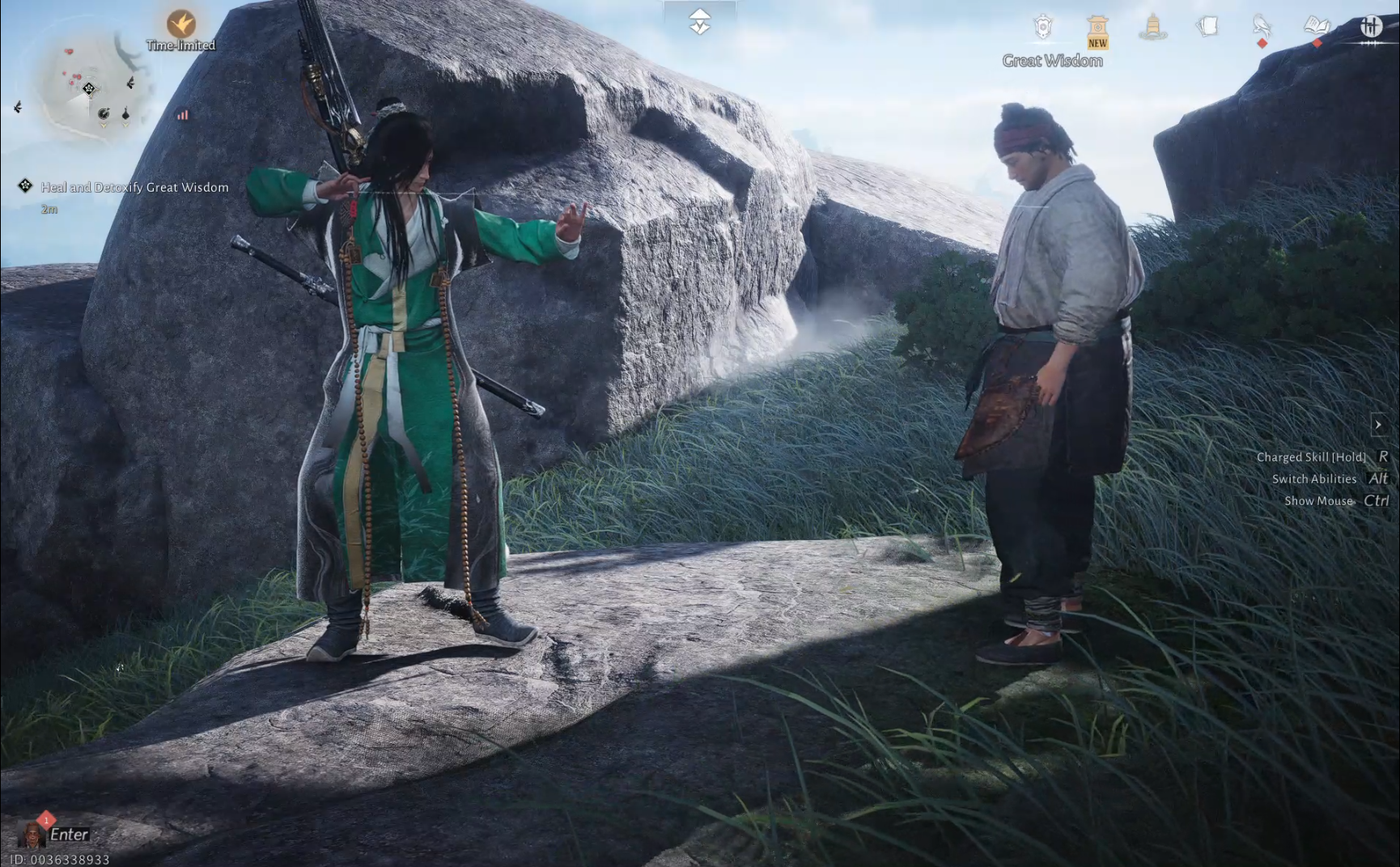Open the open-book journal icon

(1317, 27)
